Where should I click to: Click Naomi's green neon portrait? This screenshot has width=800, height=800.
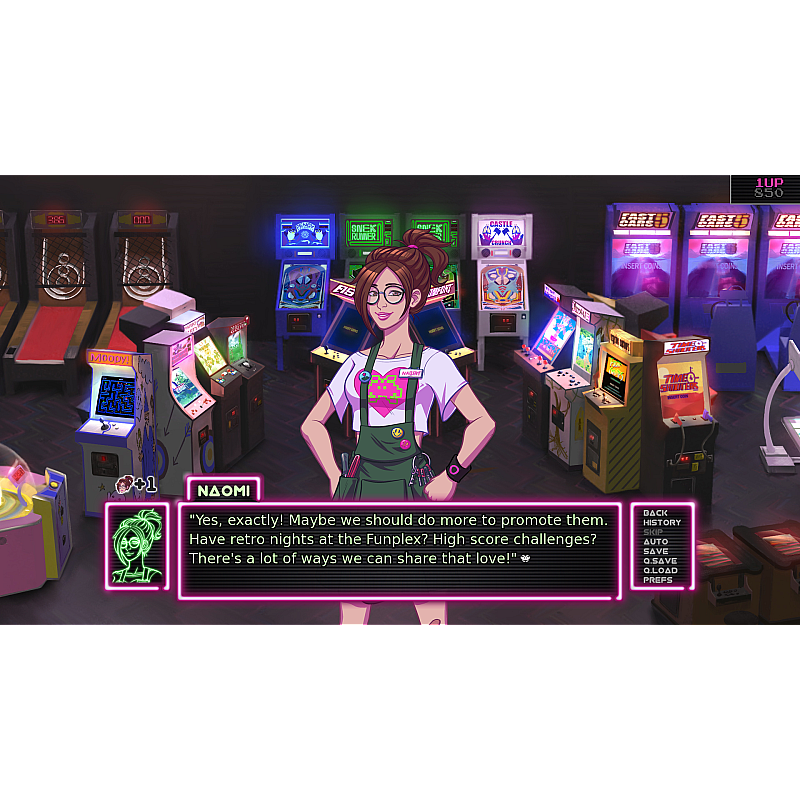coord(138,546)
